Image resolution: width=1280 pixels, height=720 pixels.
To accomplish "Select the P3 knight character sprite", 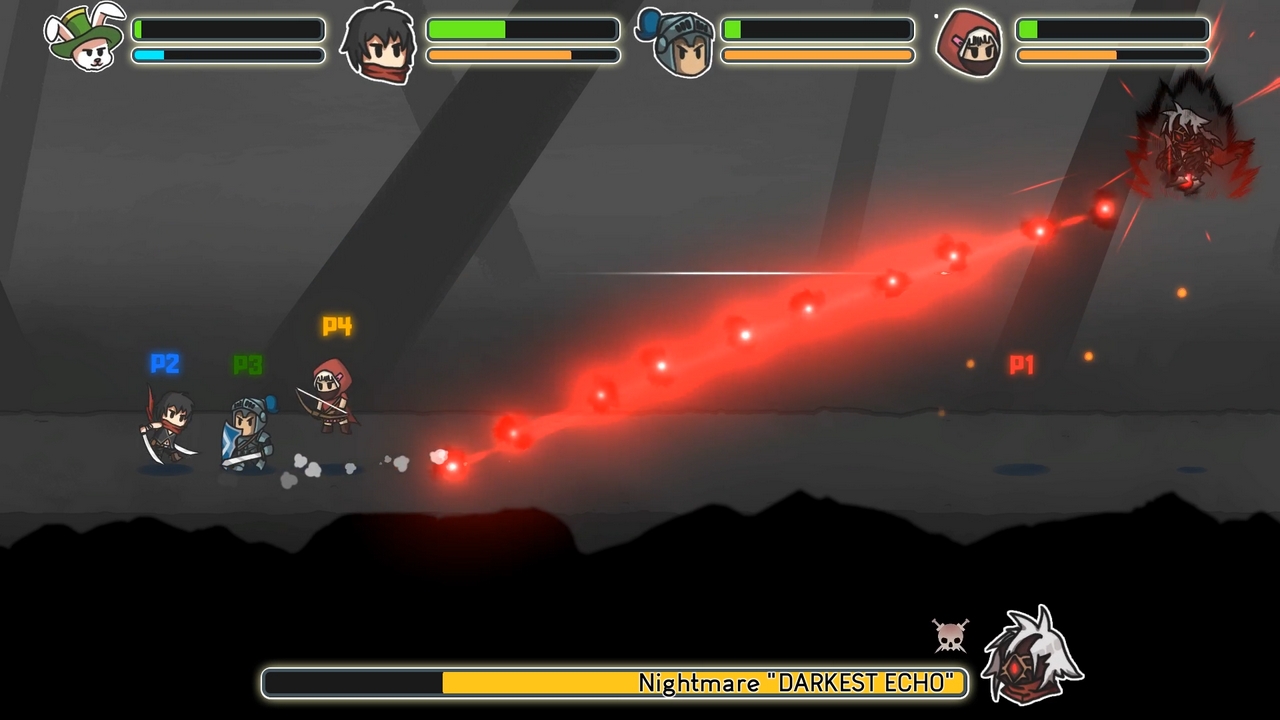I will pos(248,430).
